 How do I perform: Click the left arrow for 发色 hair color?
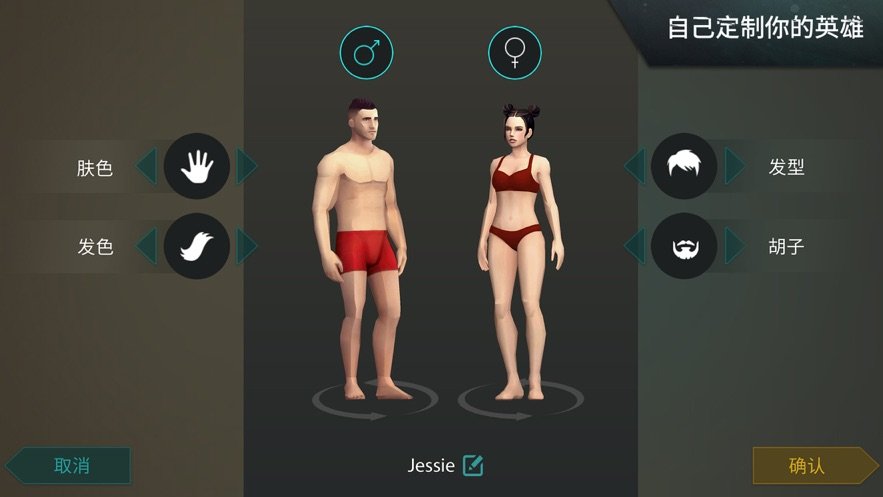click(x=146, y=245)
